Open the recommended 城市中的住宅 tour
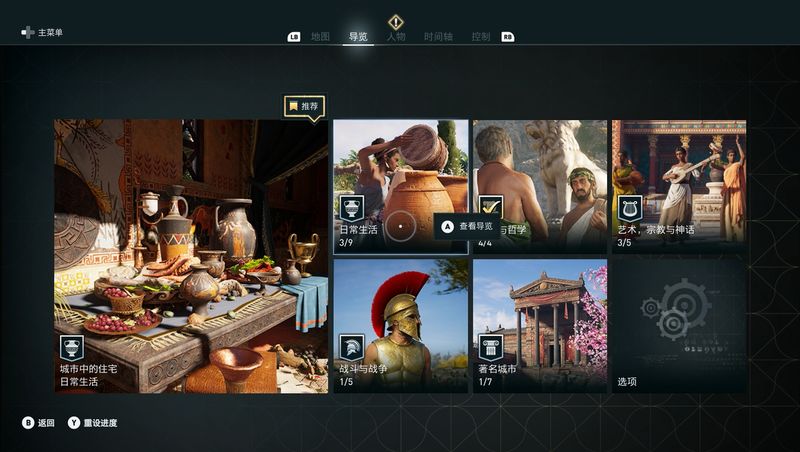Viewport: 800px width, 452px height. tap(191, 256)
